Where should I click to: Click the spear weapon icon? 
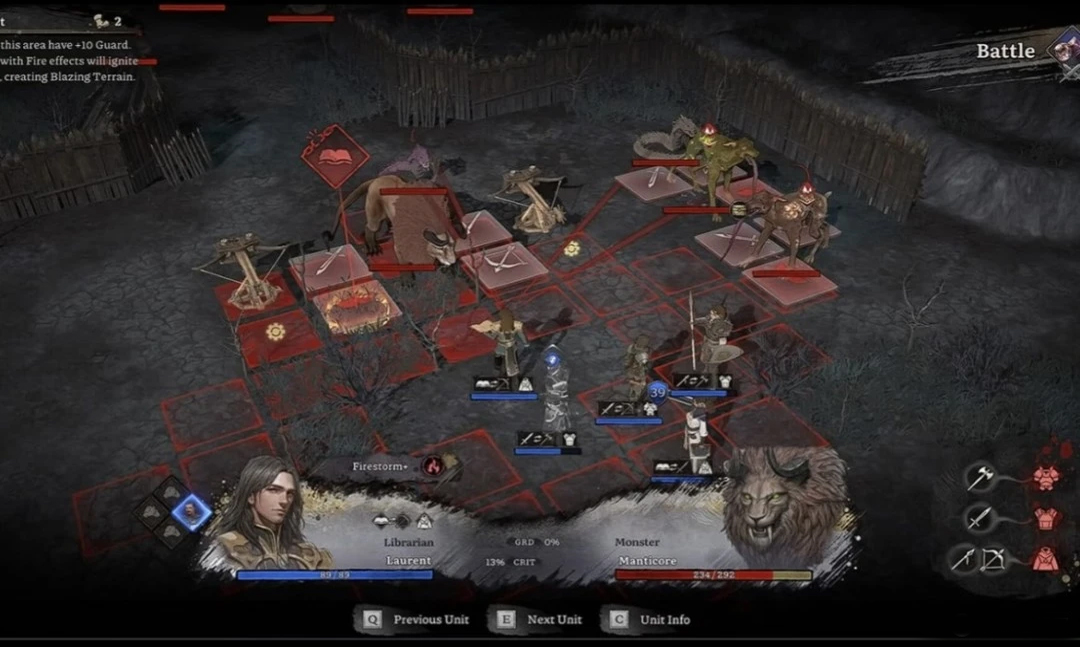(x=962, y=559)
